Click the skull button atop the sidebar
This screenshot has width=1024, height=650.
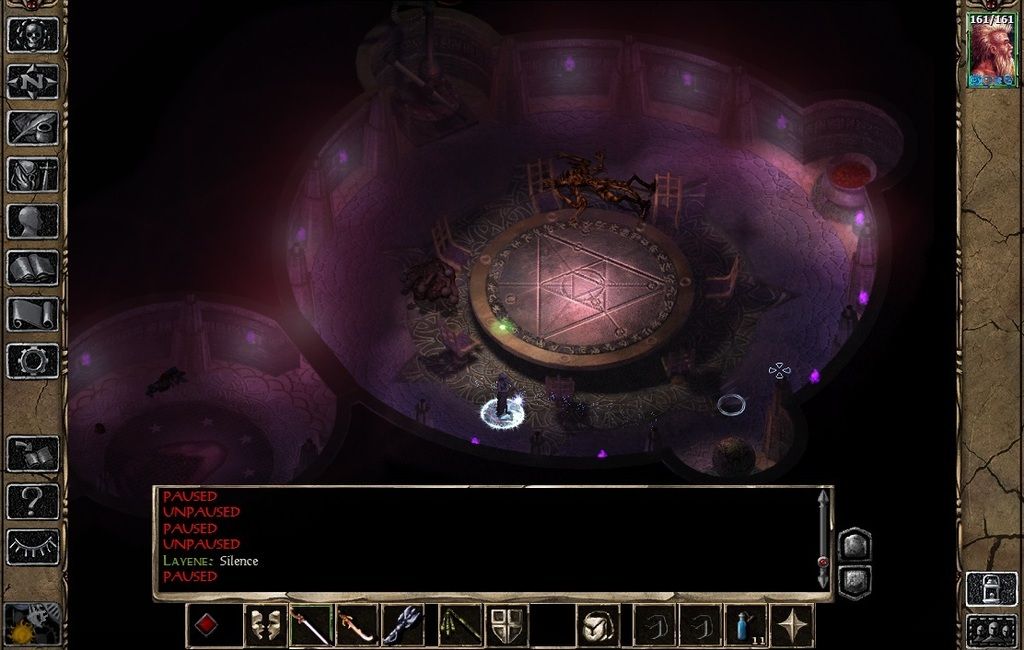pyautogui.click(x=33, y=35)
